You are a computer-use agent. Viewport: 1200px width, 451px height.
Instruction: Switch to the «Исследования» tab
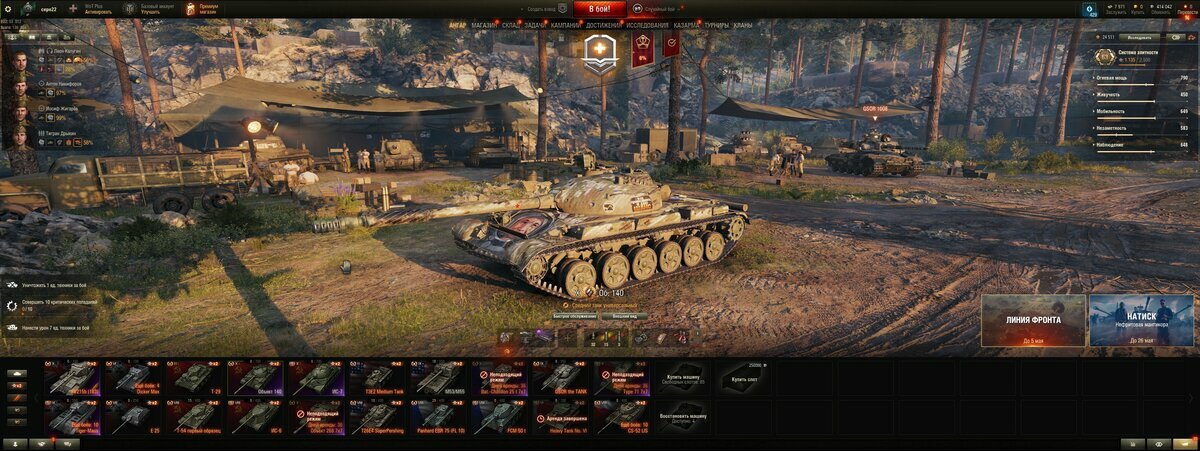coord(648,24)
